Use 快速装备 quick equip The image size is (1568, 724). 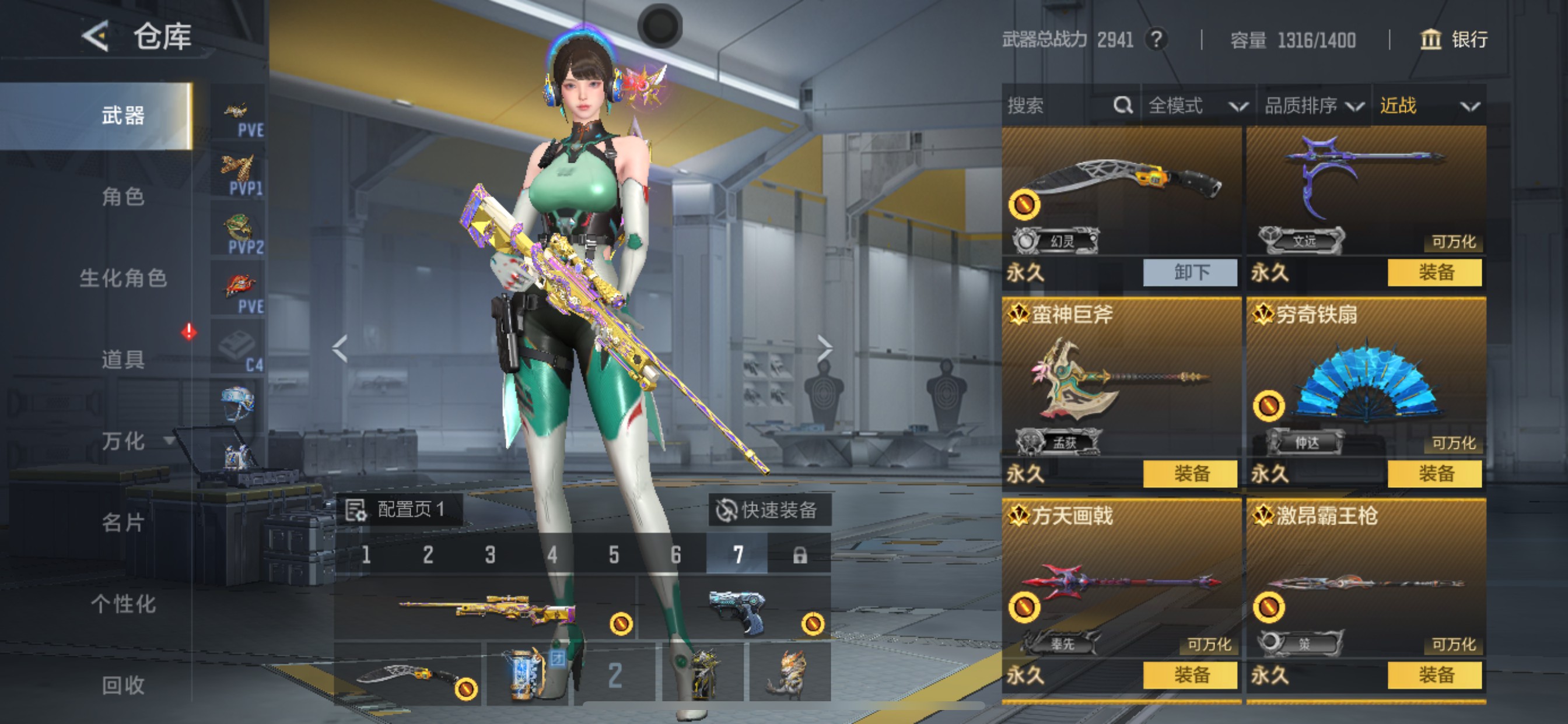[769, 510]
